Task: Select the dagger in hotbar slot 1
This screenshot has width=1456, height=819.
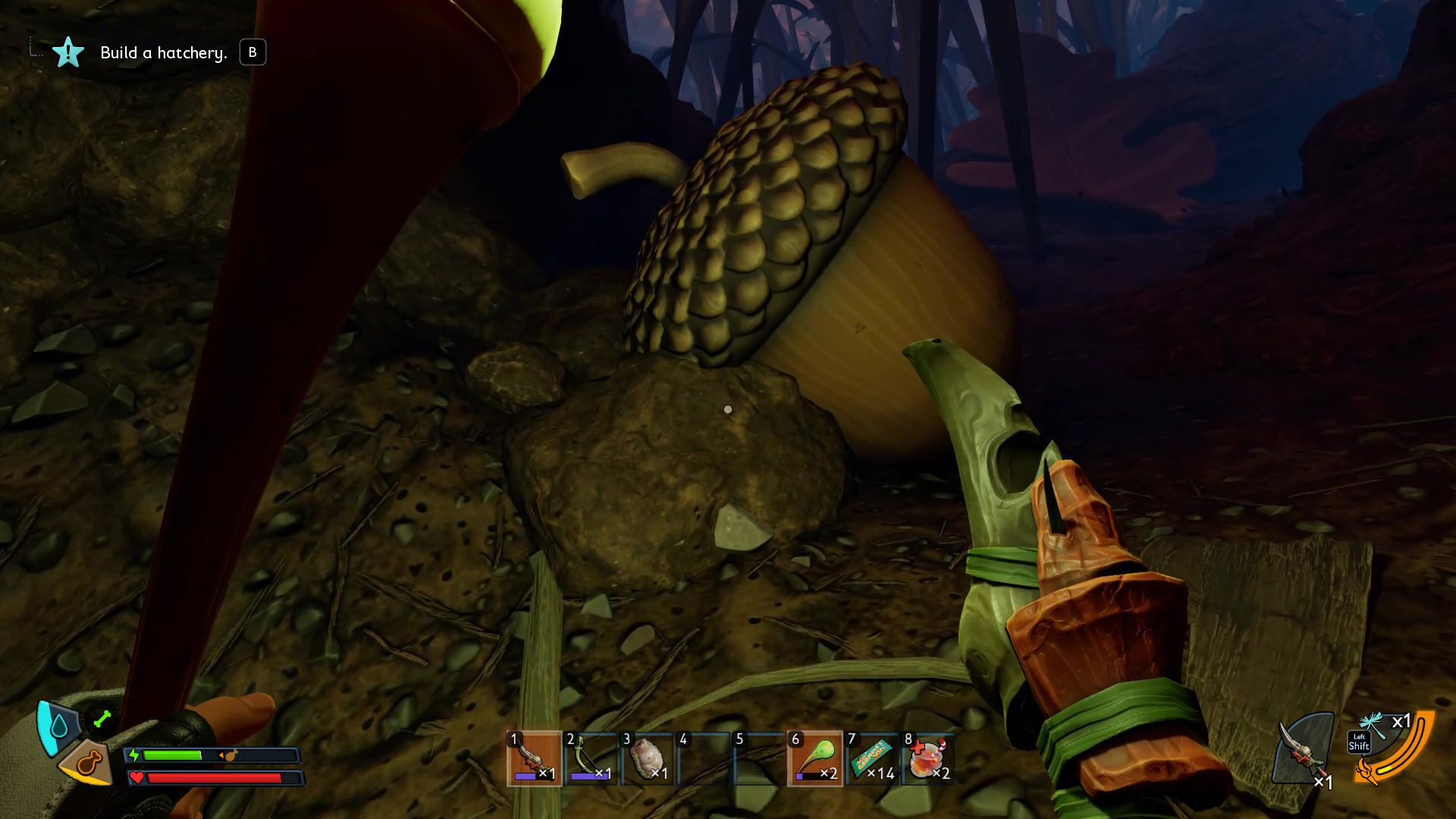Action: pyautogui.click(x=534, y=758)
